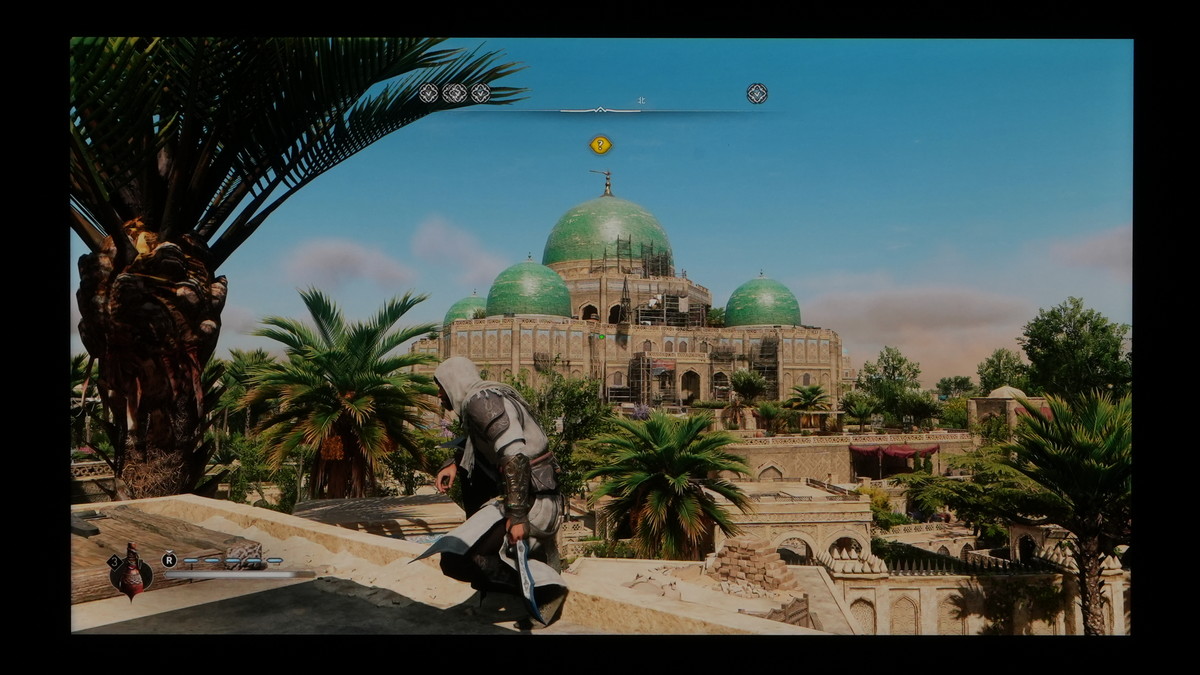The width and height of the screenshot is (1200, 675).
Task: Click the compass bar center pointer
Action: 600,109
